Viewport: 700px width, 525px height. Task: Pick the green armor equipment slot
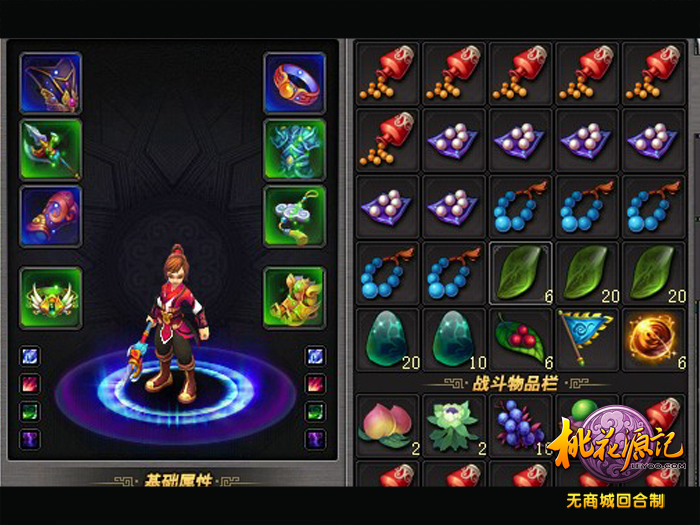(x=294, y=150)
